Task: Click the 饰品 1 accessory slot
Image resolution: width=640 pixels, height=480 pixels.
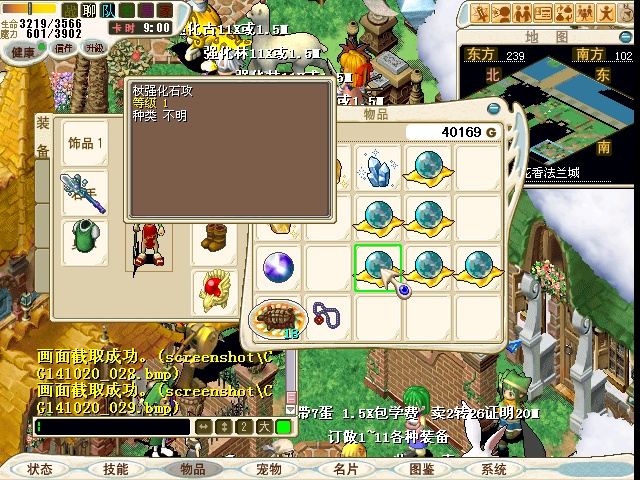Action: pyautogui.click(x=86, y=144)
